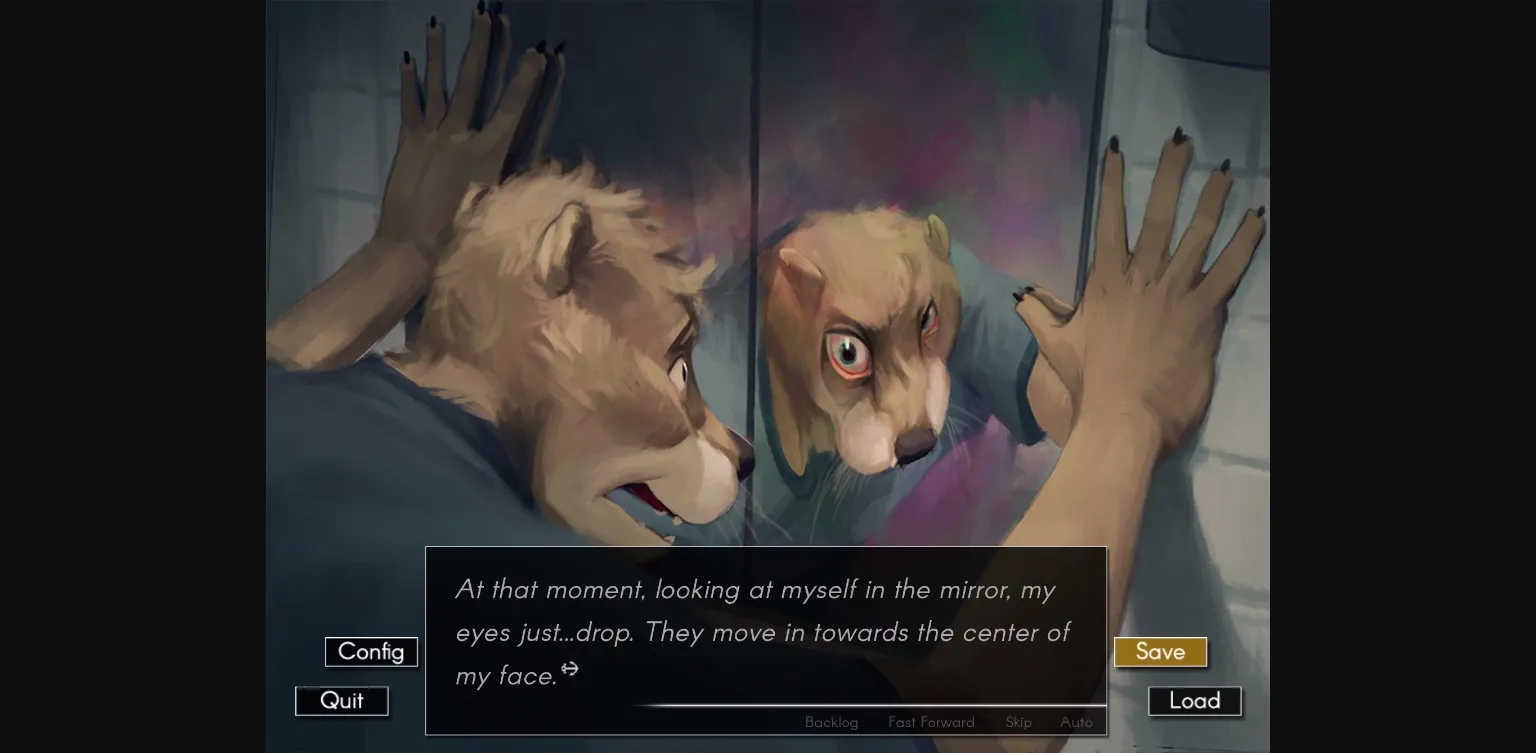Image resolution: width=1536 pixels, height=753 pixels.
Task: Open the Backlog of past dialogue
Action: (x=831, y=722)
